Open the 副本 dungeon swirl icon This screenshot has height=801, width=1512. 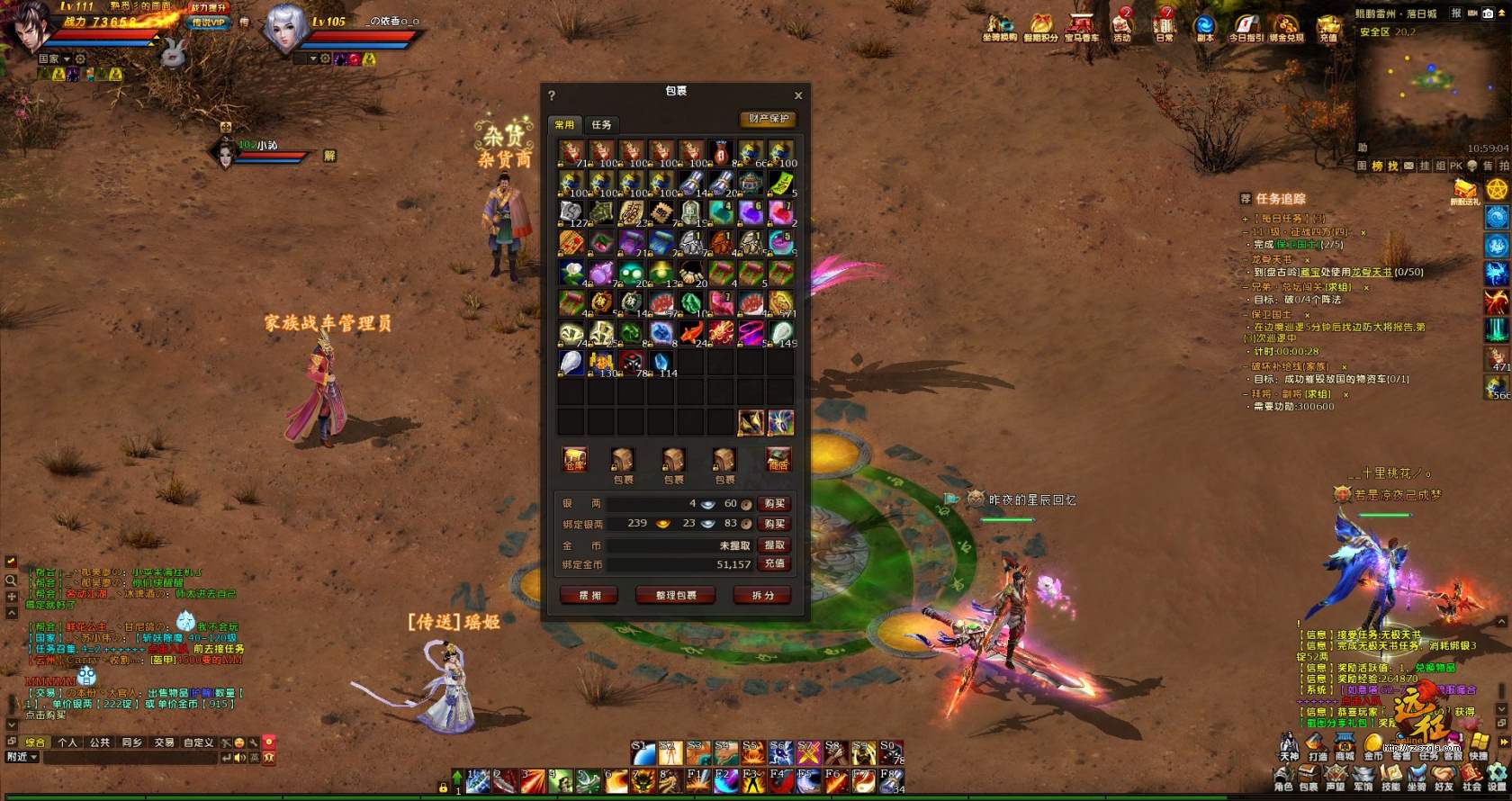[x=1204, y=26]
